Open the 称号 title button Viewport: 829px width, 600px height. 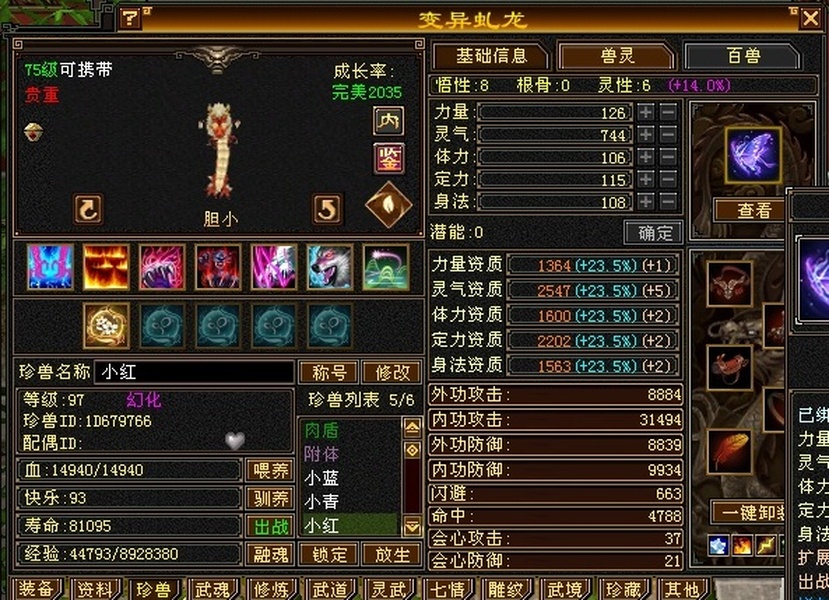tap(329, 372)
